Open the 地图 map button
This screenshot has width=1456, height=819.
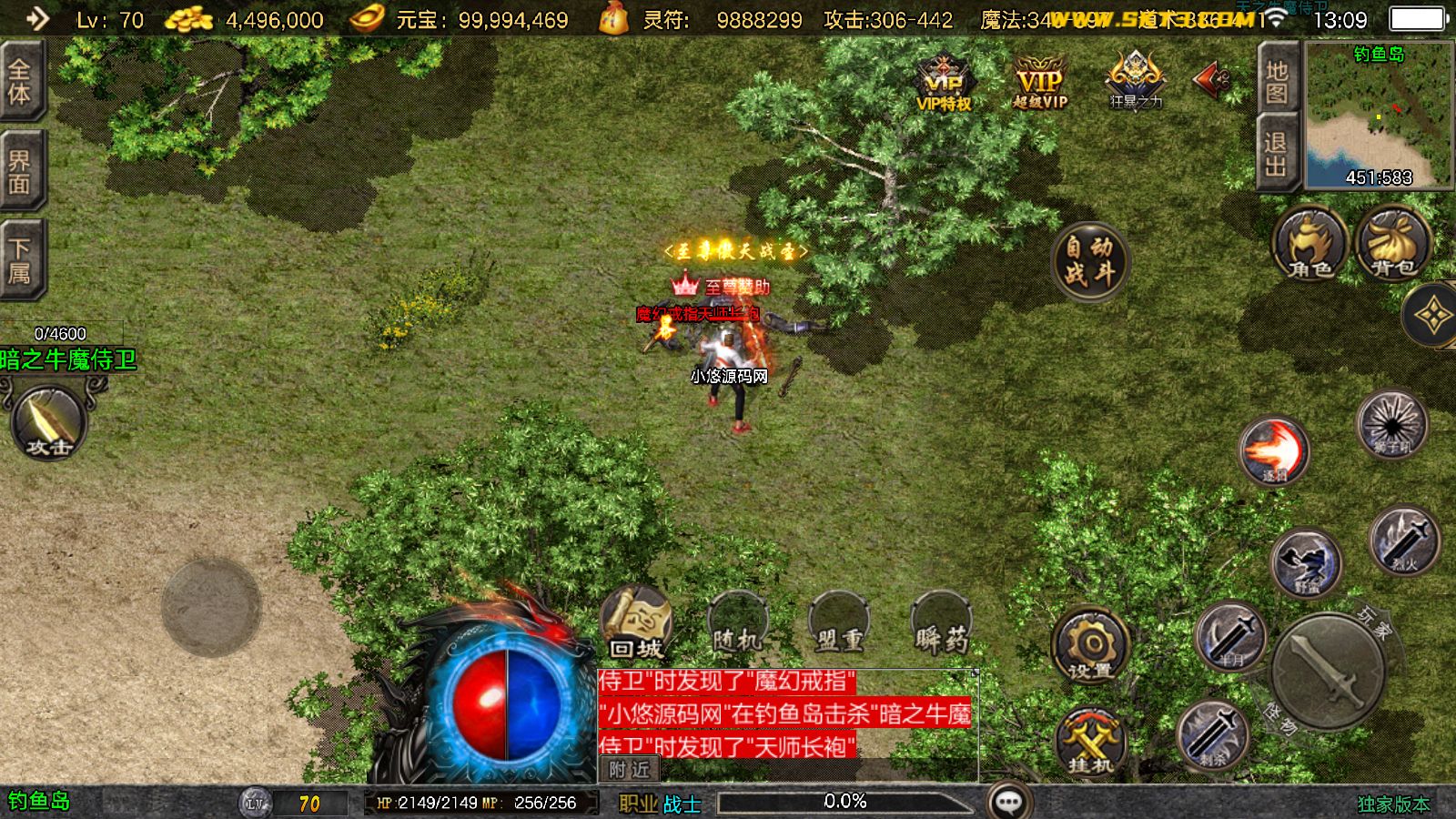coord(1277,81)
